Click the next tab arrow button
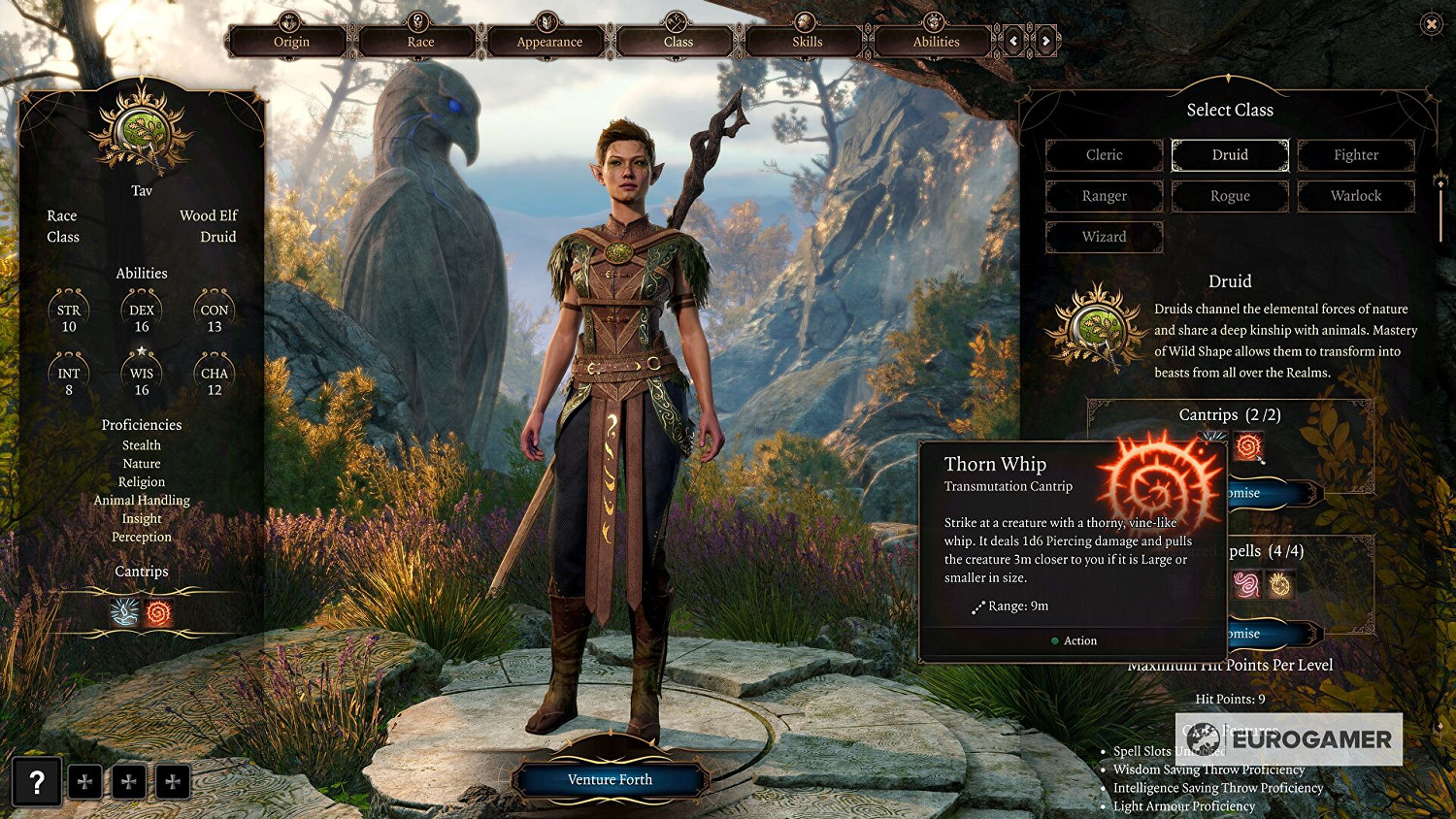1456x819 pixels. 1045,41
